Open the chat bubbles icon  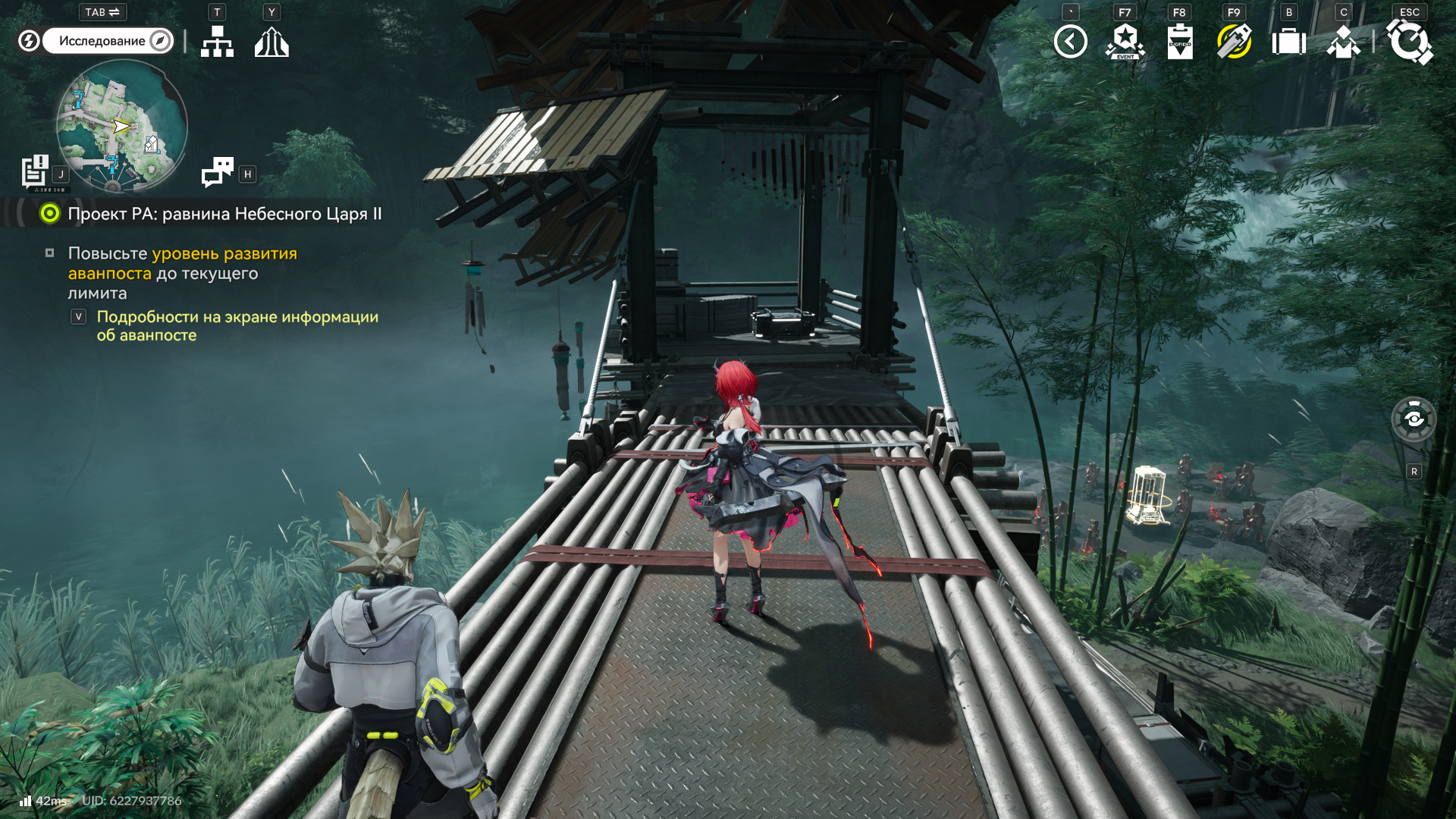click(x=218, y=172)
